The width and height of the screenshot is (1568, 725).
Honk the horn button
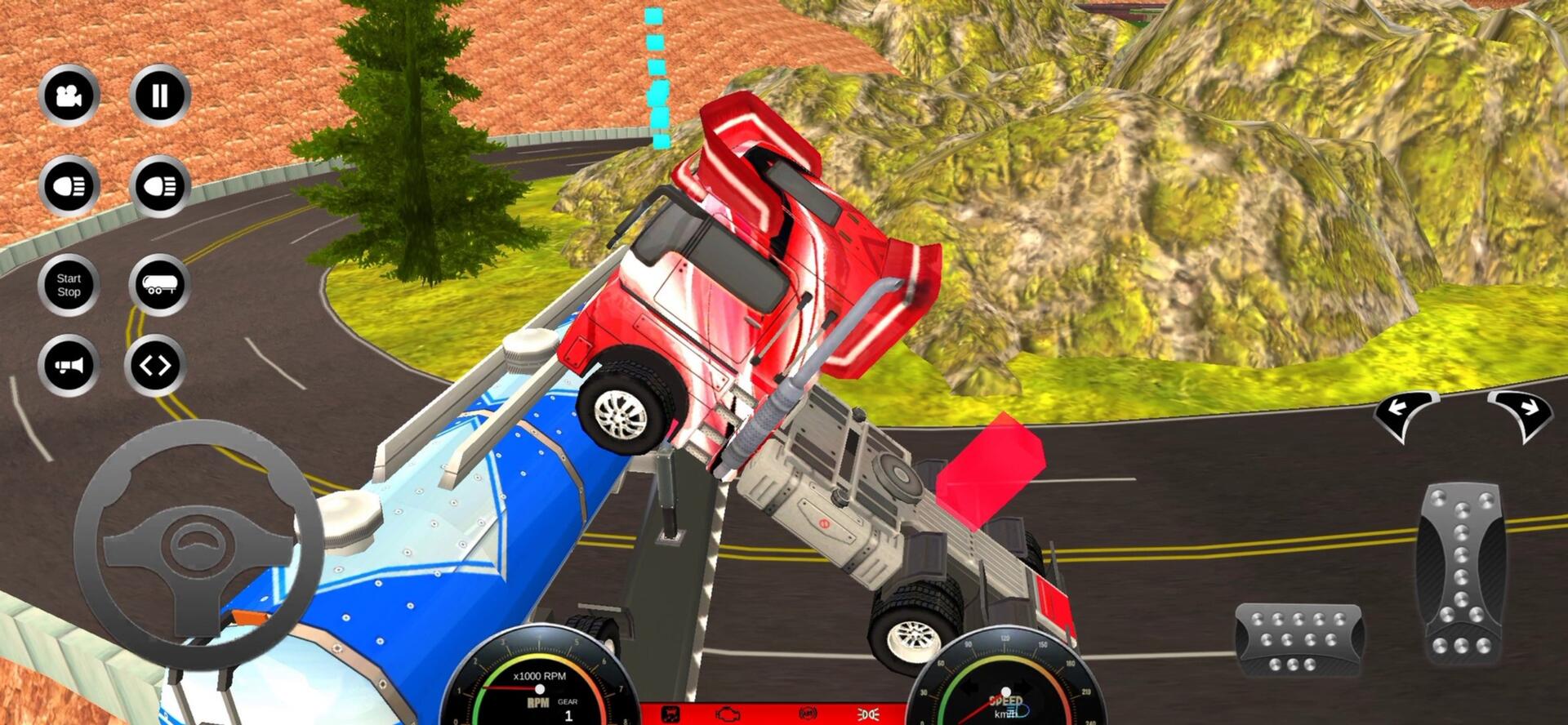click(69, 365)
